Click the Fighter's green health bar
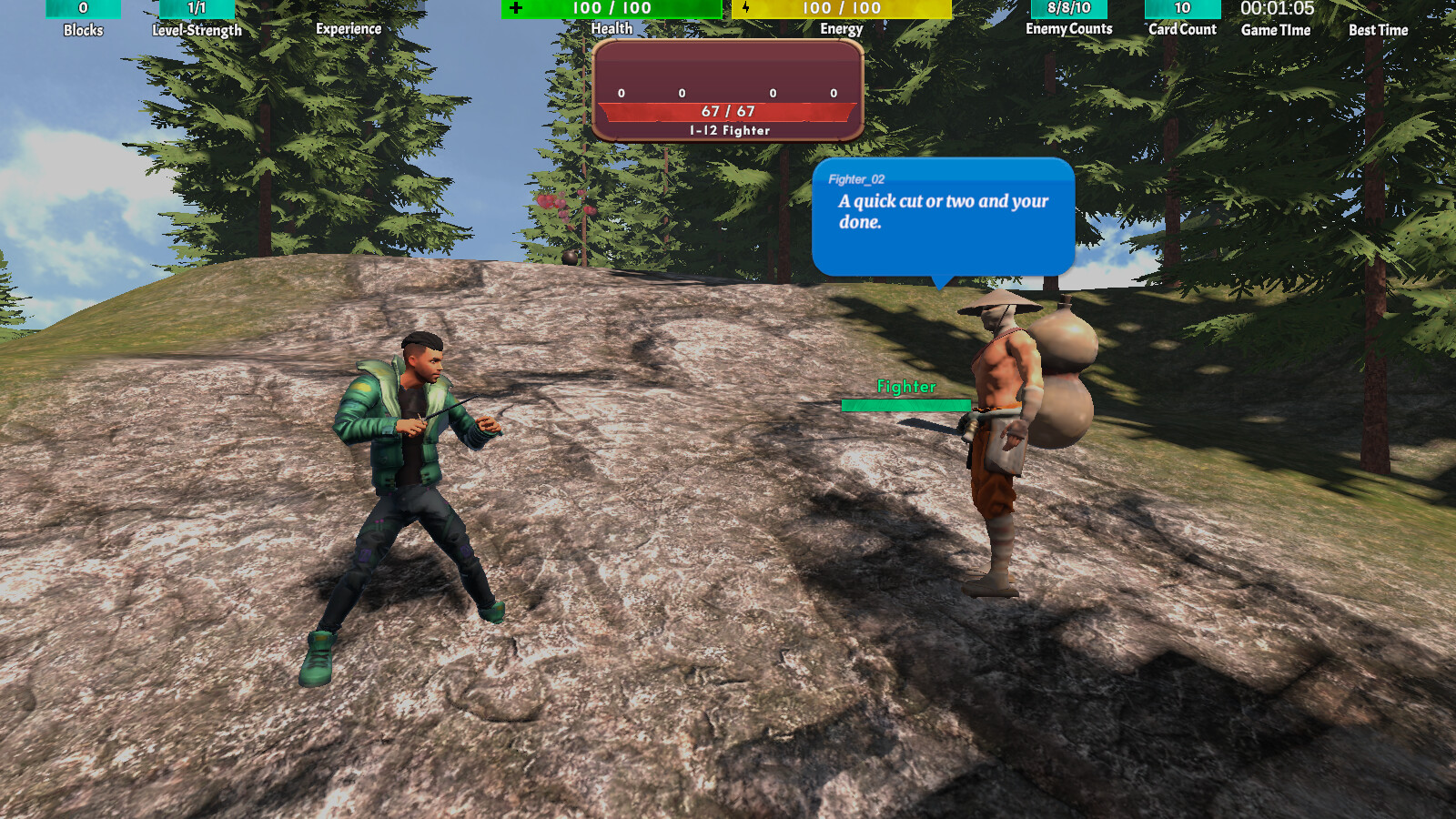The width and height of the screenshot is (1456, 819). coord(905,404)
